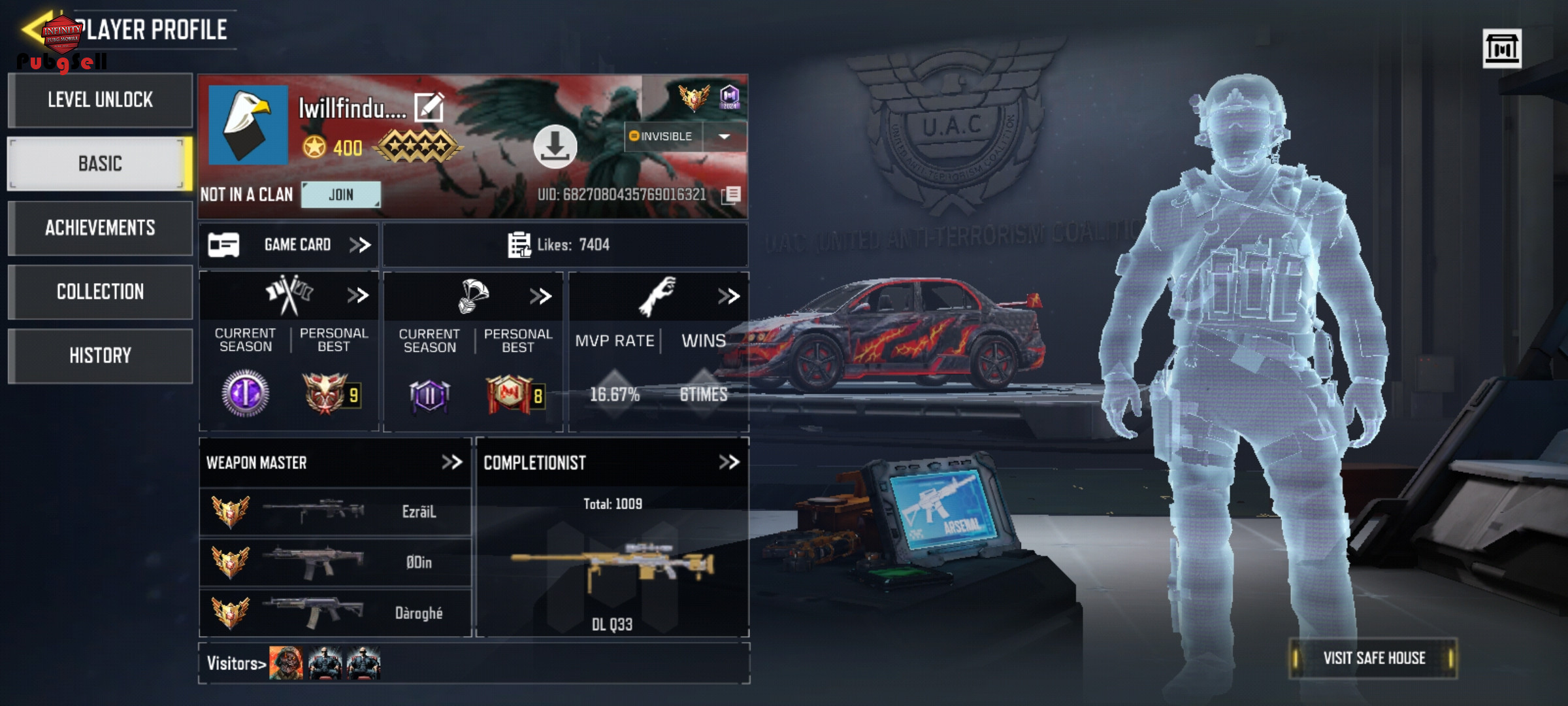Show the Collection tab

click(x=100, y=292)
